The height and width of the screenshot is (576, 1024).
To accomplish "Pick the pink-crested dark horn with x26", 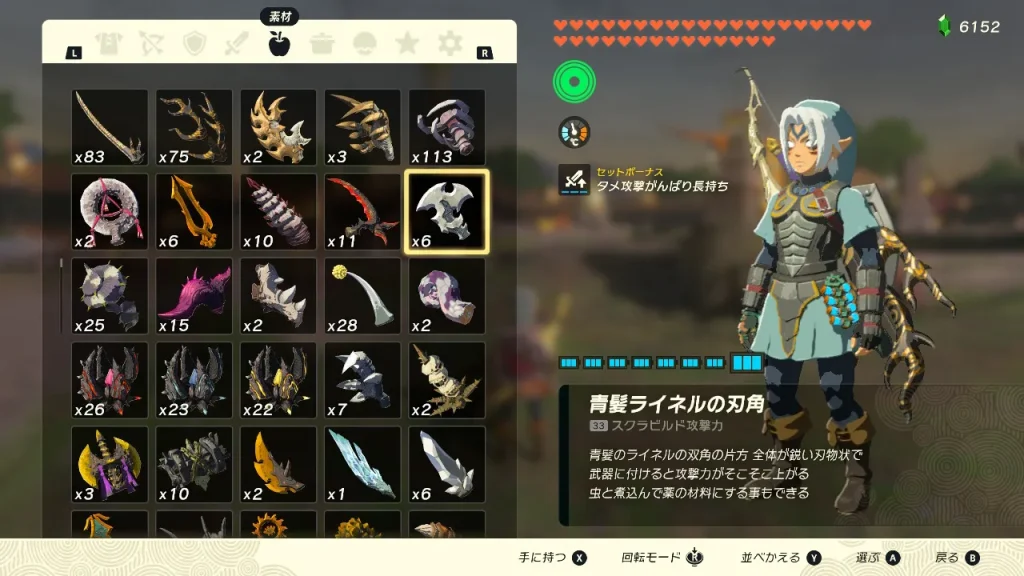I will point(109,380).
